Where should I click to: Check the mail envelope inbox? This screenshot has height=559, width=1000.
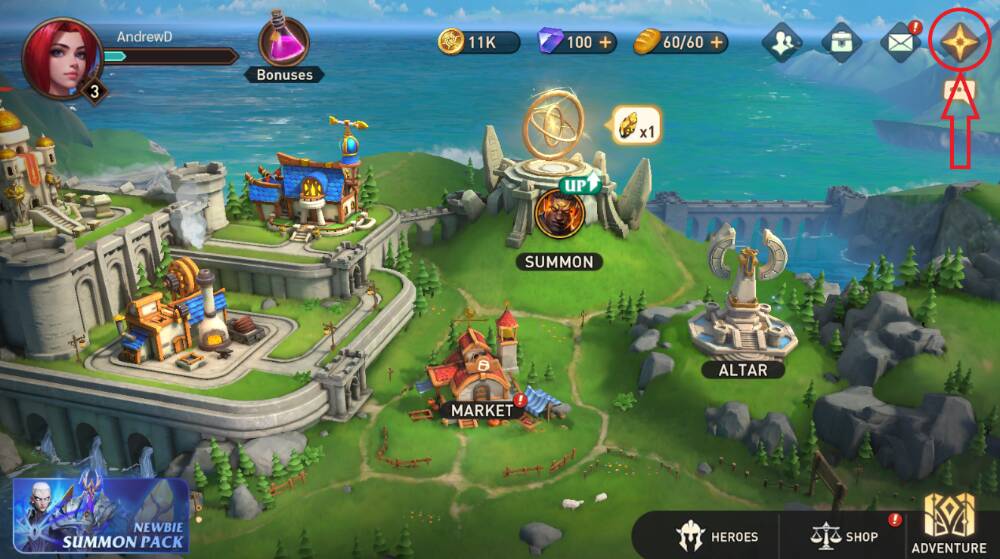pos(900,42)
